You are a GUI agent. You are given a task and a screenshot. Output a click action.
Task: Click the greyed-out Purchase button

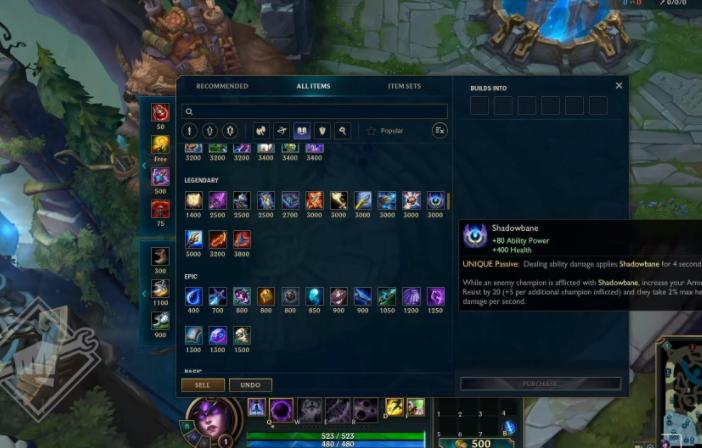click(540, 384)
